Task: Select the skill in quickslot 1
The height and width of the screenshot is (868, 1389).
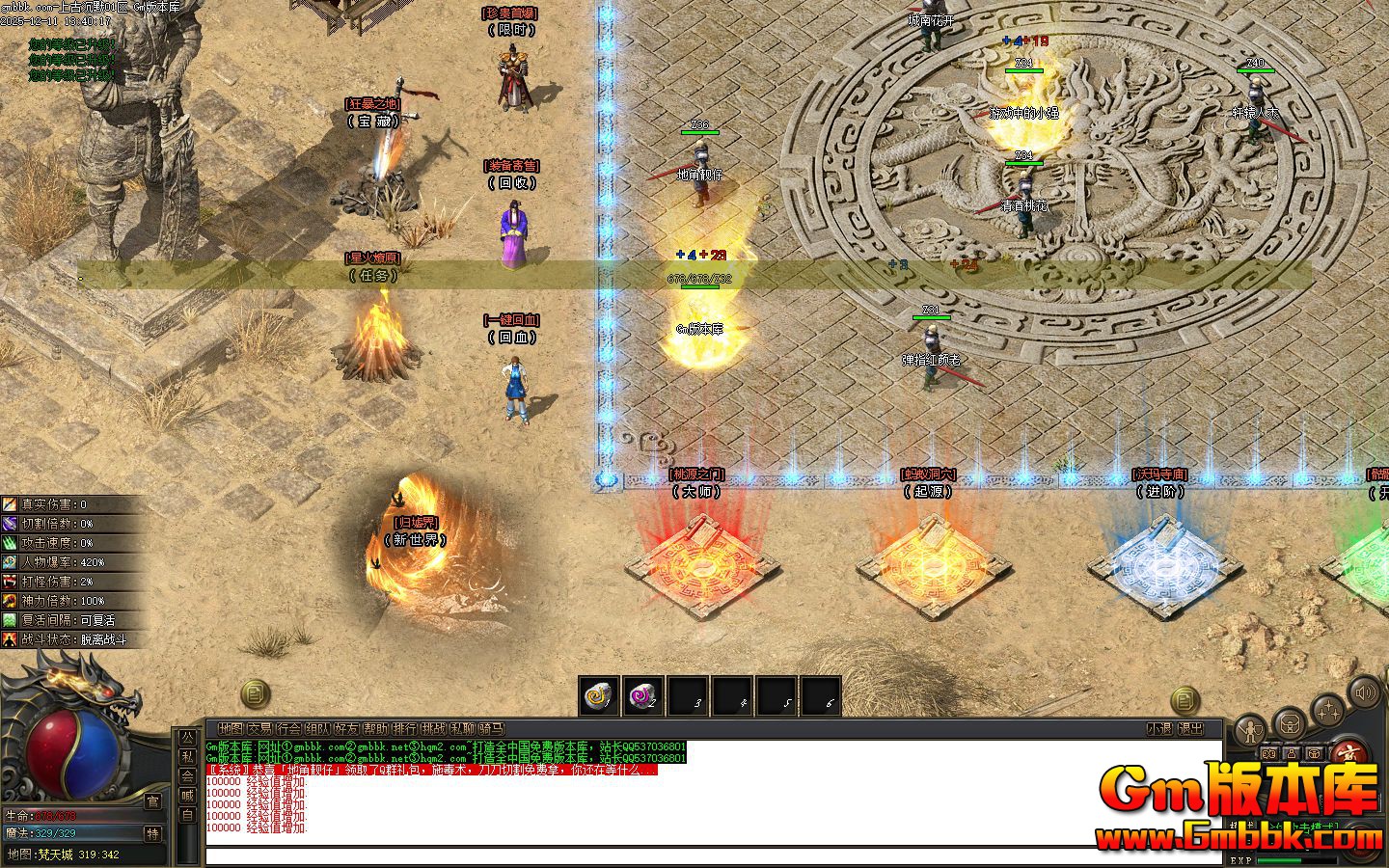Action: pos(601,696)
